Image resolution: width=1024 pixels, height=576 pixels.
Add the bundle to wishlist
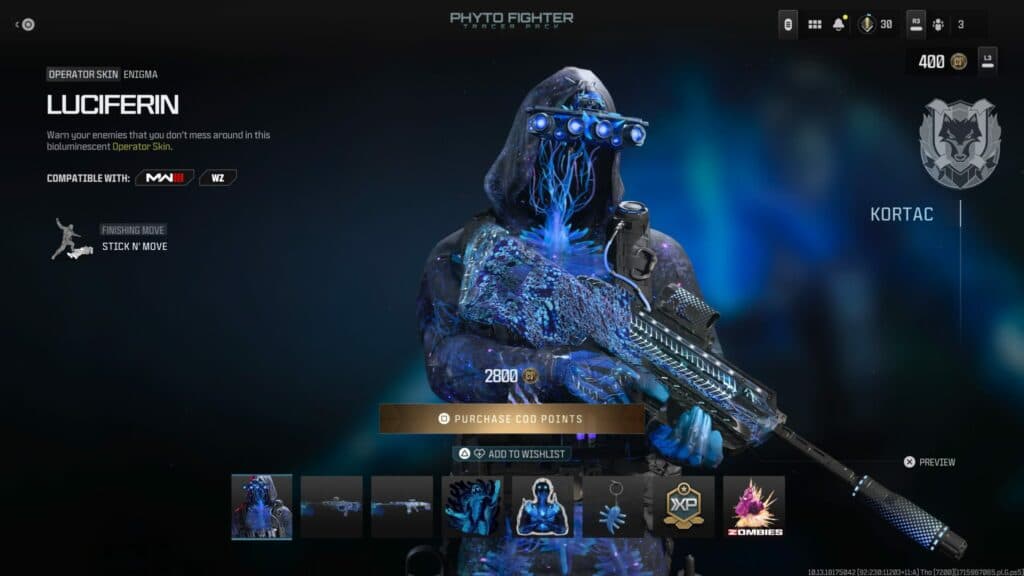click(511, 454)
